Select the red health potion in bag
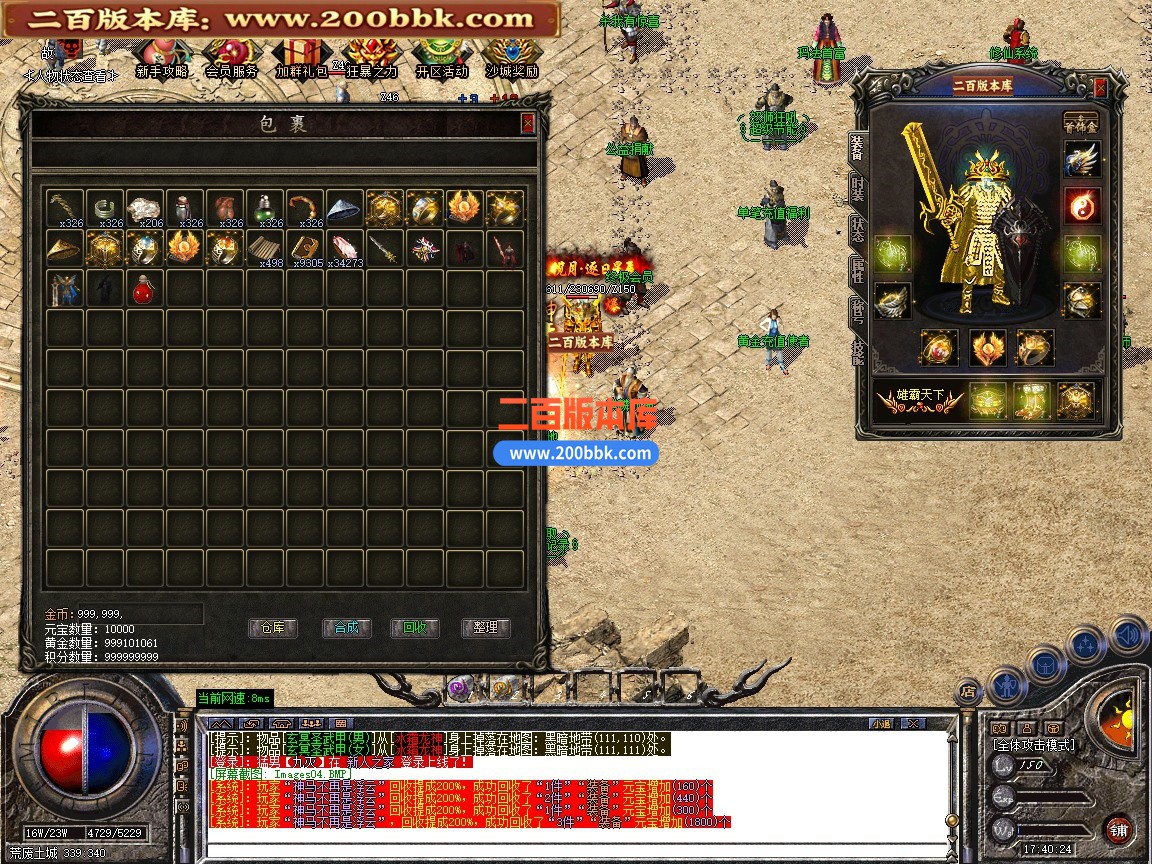 pyautogui.click(x=144, y=290)
